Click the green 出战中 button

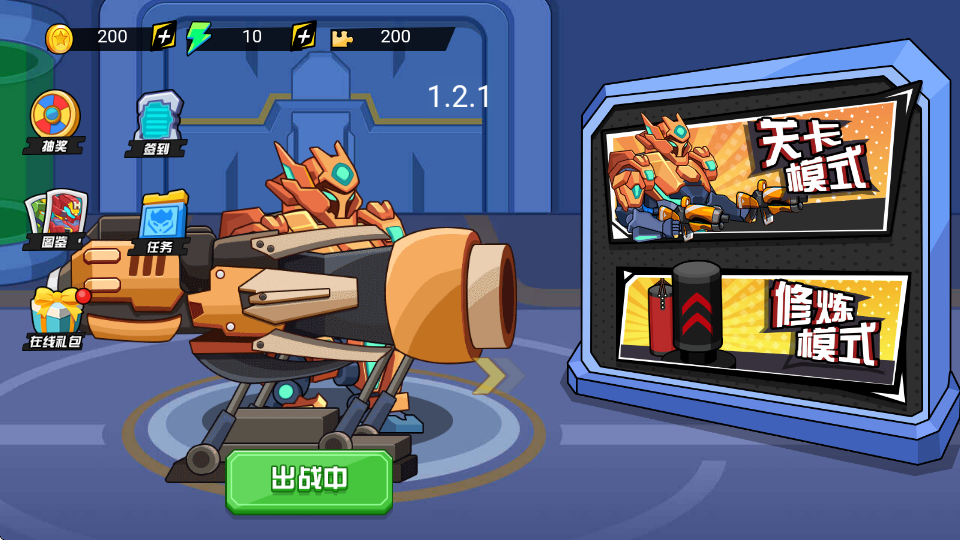pyautogui.click(x=308, y=480)
